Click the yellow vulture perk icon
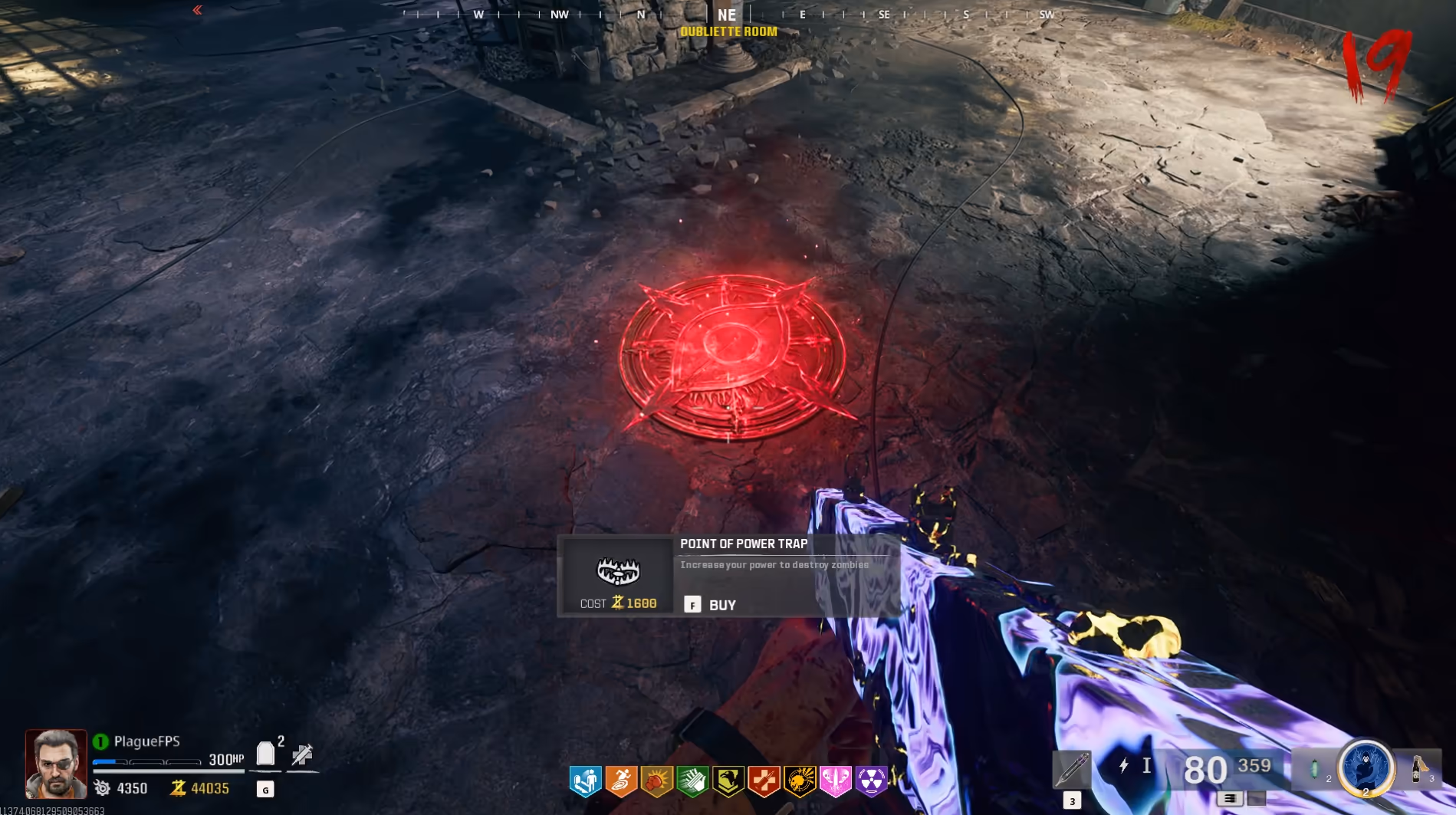The width and height of the screenshot is (1456, 815). coord(728,781)
